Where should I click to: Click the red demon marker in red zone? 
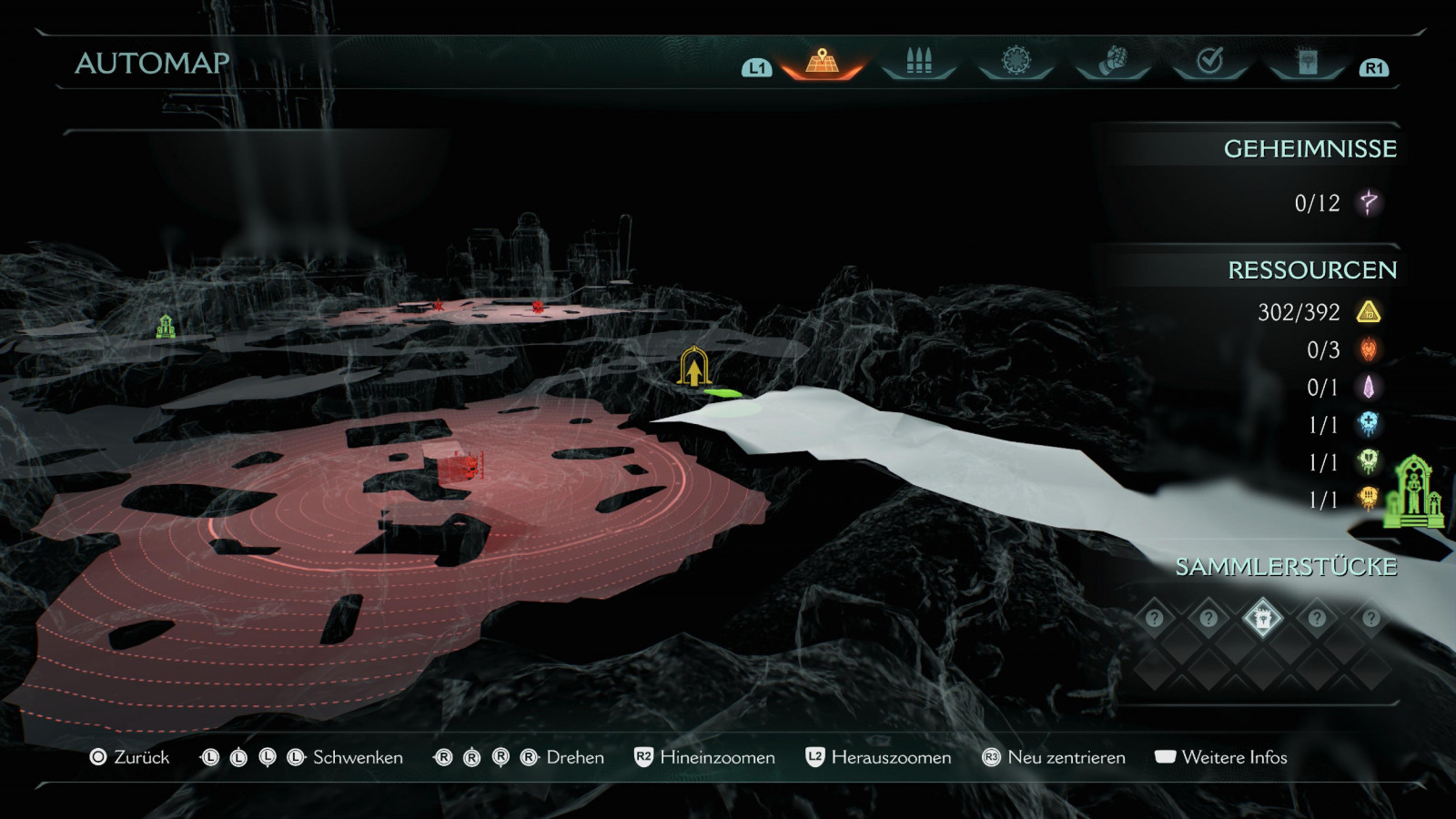click(470, 468)
